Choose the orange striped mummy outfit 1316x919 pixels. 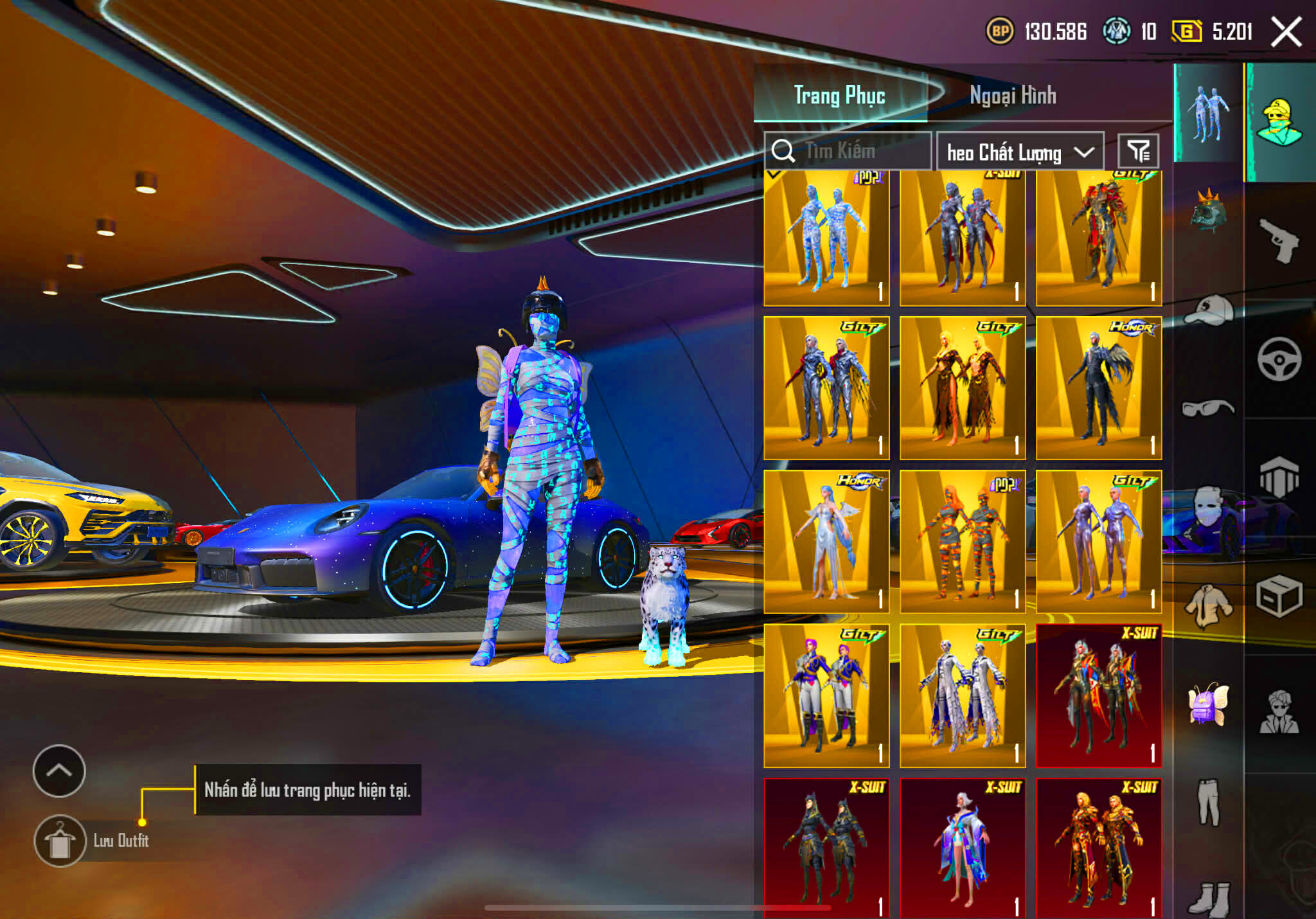[x=962, y=542]
